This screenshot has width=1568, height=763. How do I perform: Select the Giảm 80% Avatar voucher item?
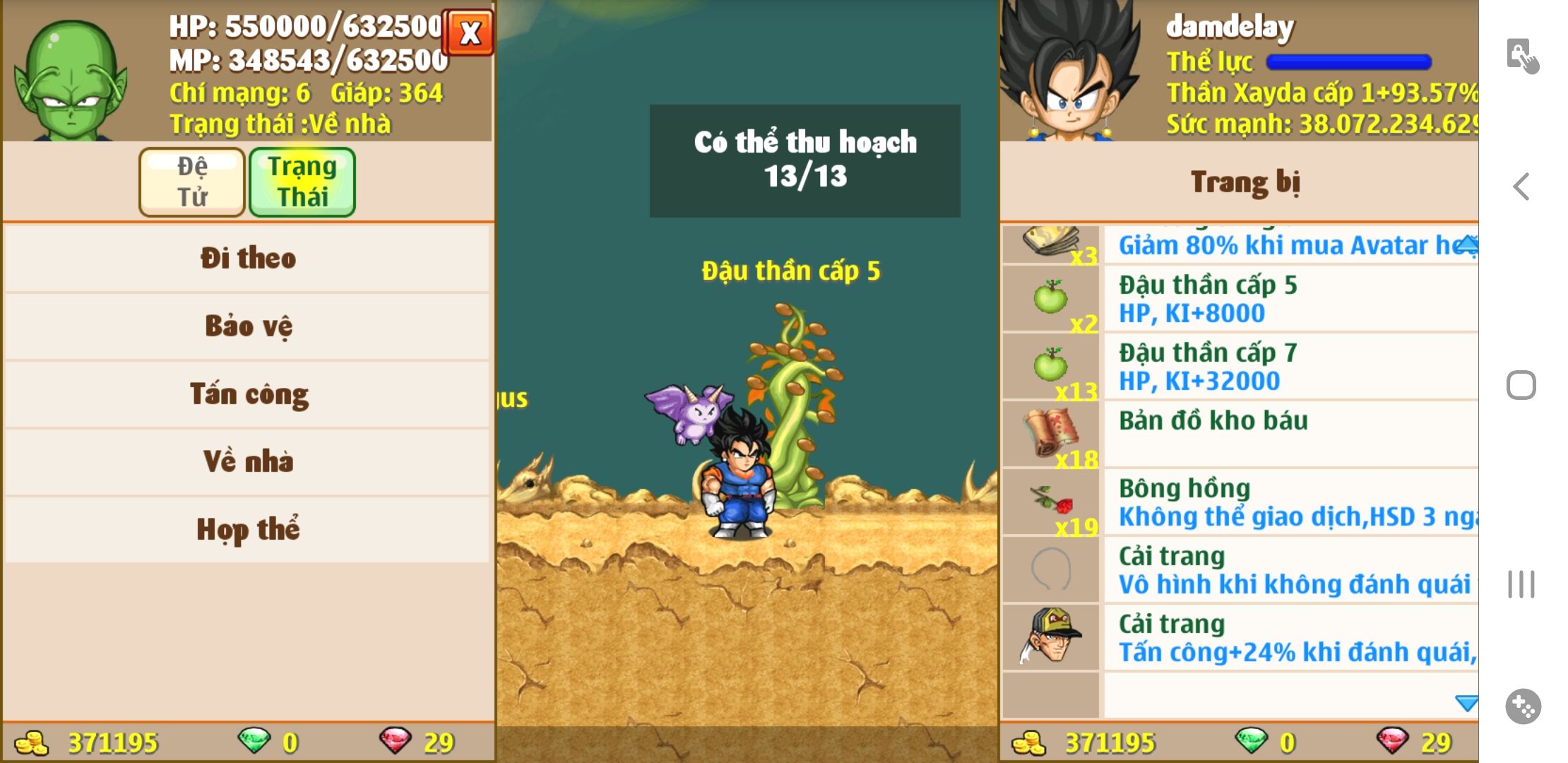[1240, 244]
